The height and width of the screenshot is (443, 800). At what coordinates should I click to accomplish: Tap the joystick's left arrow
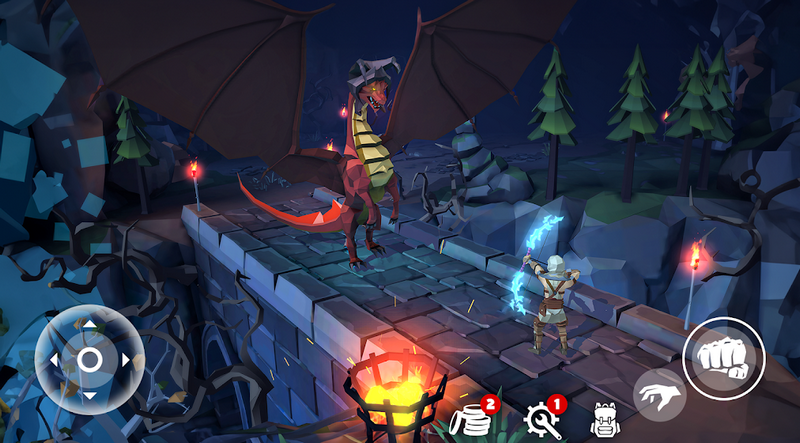click(53, 359)
